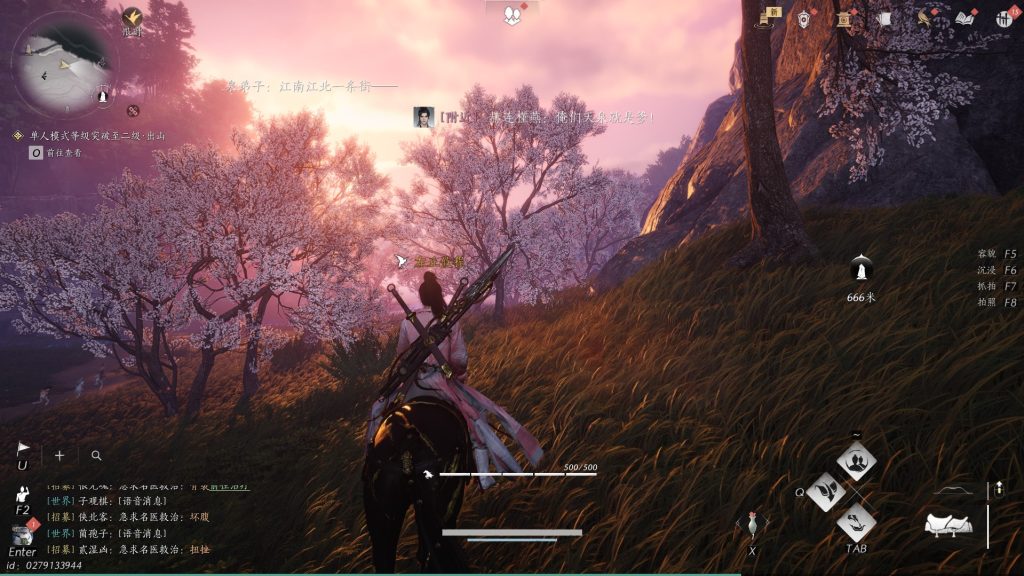Click the white flag icon above chat
The image size is (1024, 576).
click(x=23, y=450)
